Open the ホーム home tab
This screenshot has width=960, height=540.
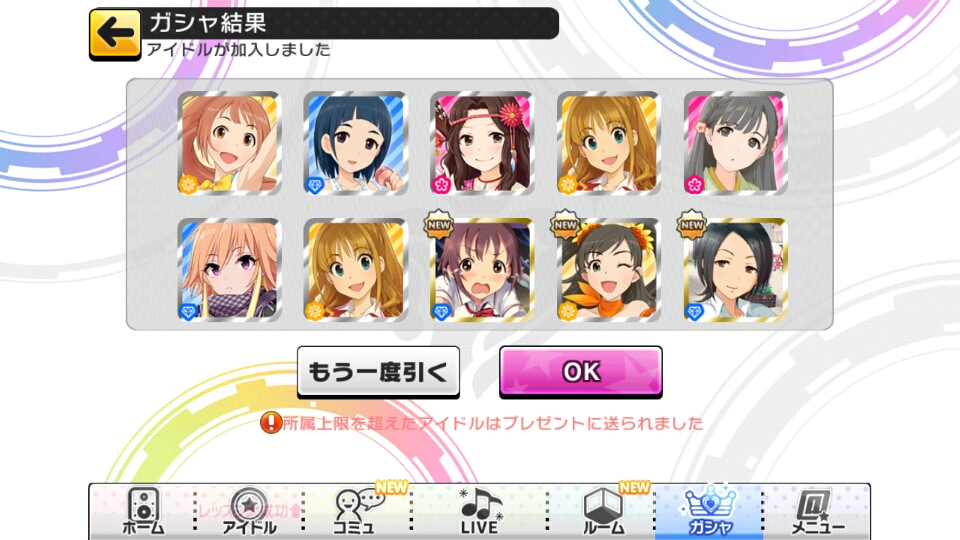coord(143,512)
